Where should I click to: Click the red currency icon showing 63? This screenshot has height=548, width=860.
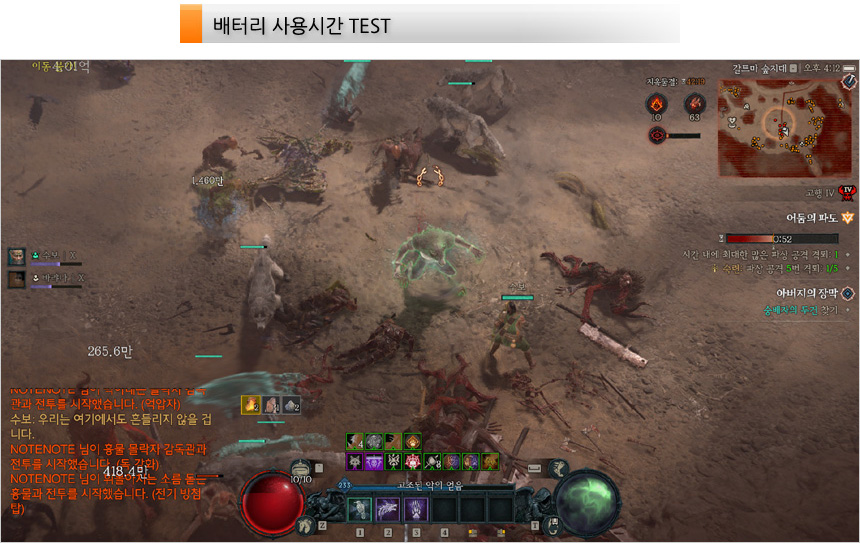(694, 103)
